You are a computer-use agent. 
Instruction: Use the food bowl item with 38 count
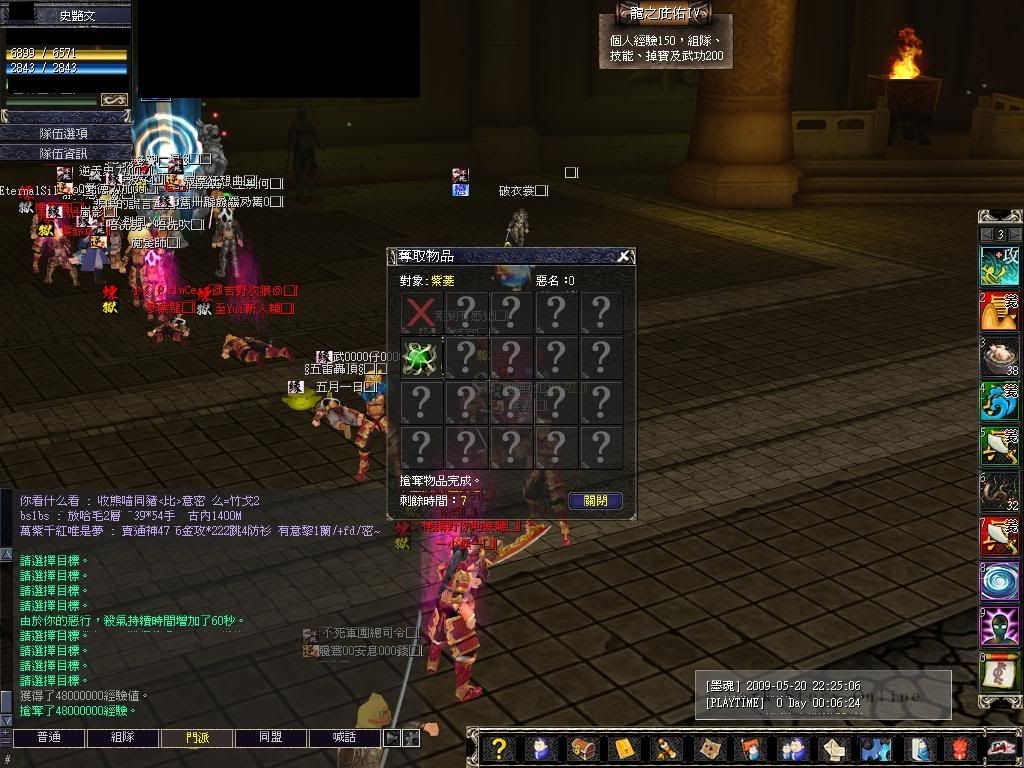coord(999,357)
